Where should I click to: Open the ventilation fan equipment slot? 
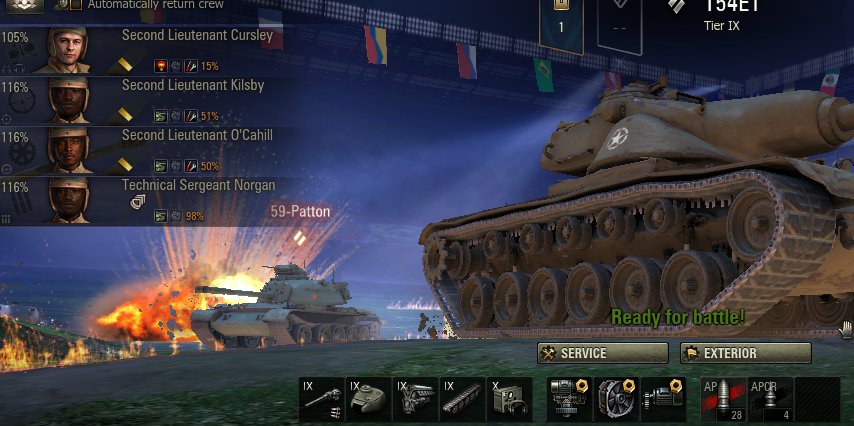click(x=616, y=398)
